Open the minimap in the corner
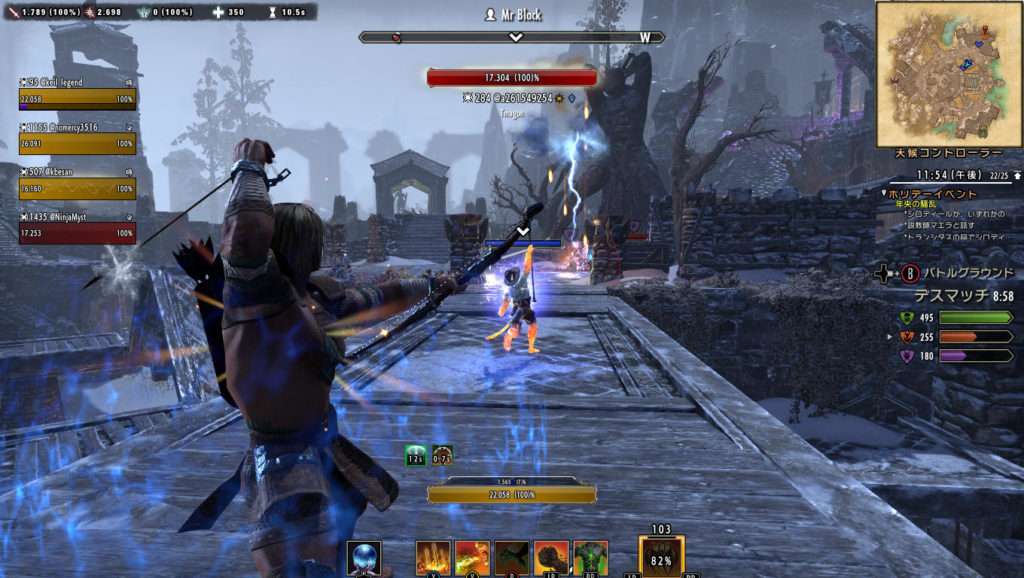The width and height of the screenshot is (1024, 578). (x=948, y=73)
